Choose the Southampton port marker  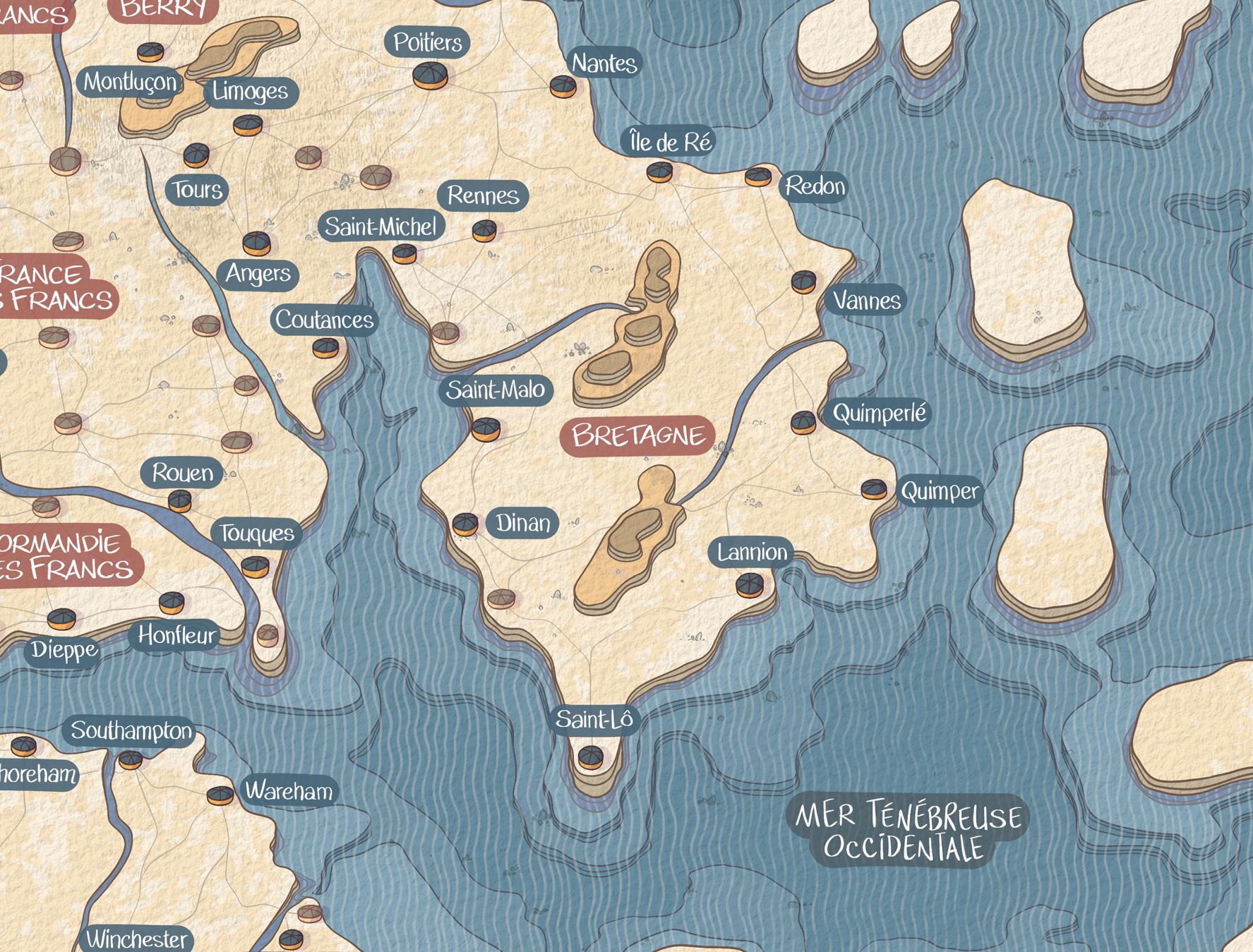pos(131,759)
